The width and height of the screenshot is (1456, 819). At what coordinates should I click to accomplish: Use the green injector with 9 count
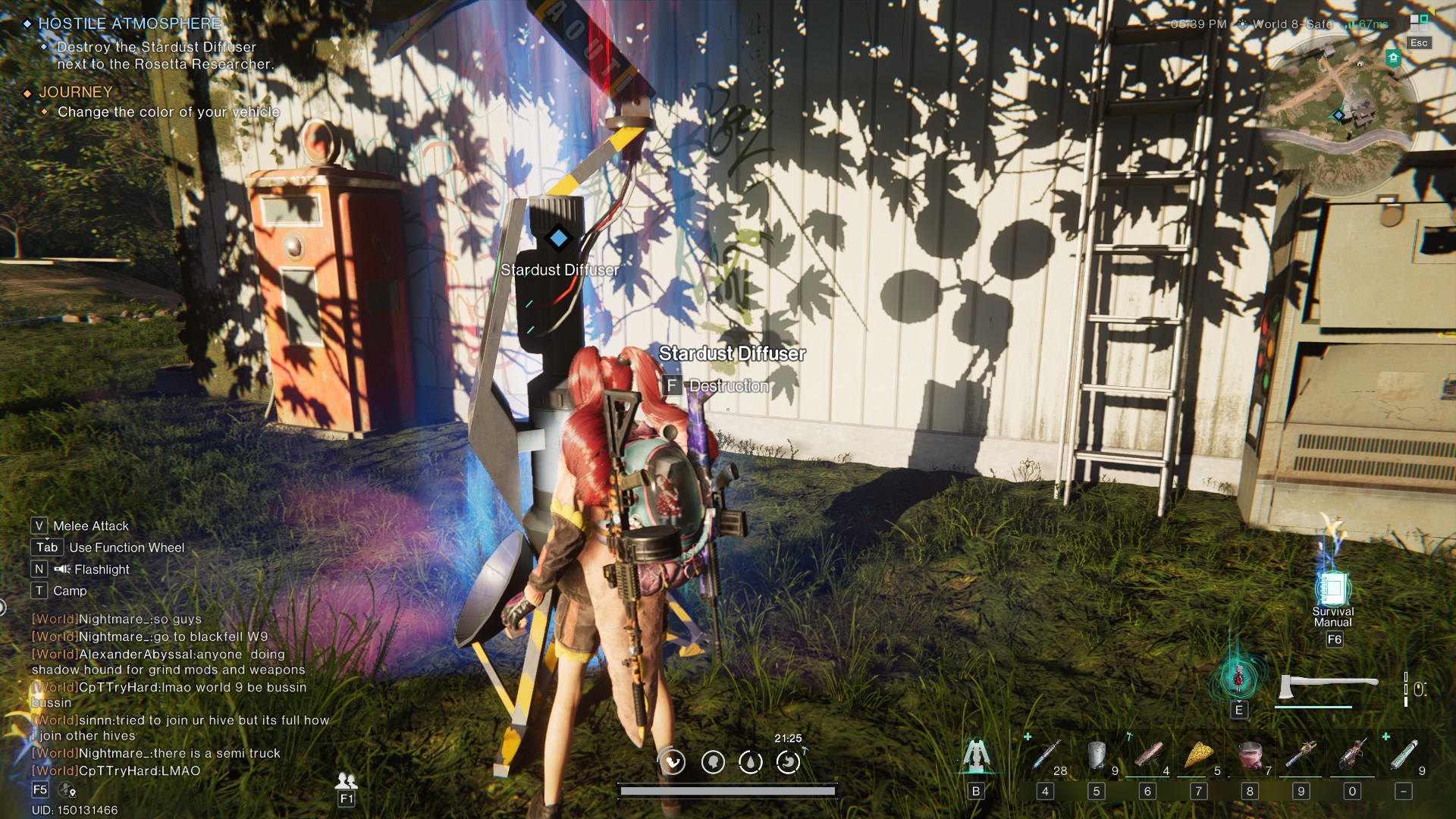click(1404, 755)
